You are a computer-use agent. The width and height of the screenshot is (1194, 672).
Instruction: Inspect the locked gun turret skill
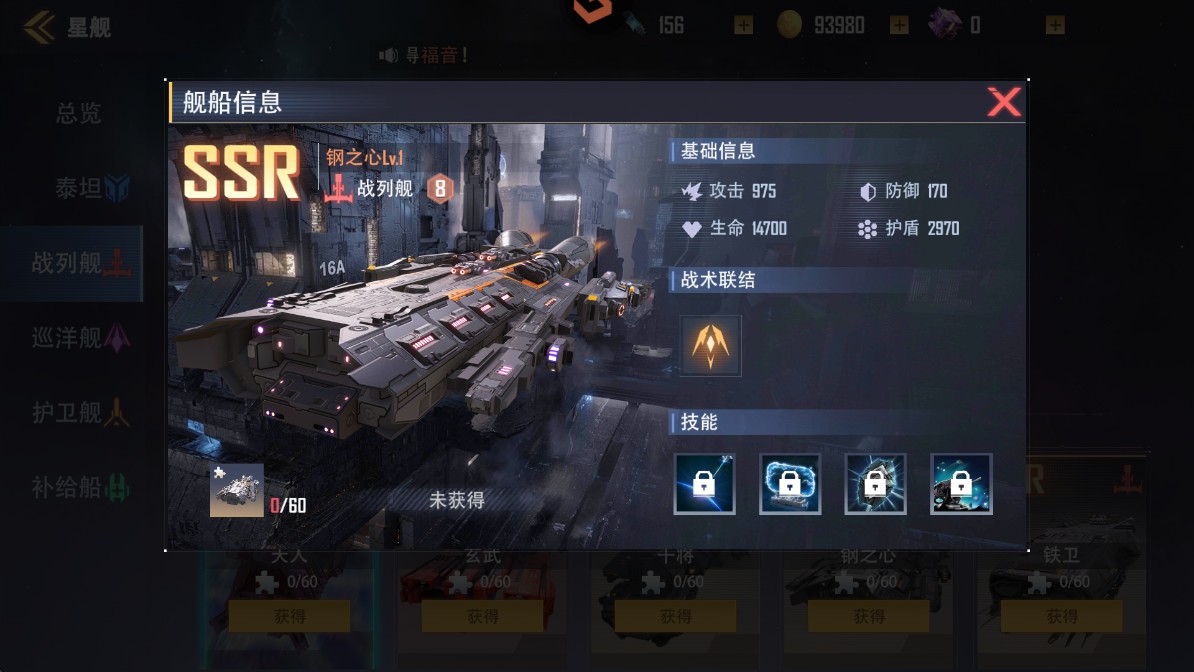click(961, 484)
